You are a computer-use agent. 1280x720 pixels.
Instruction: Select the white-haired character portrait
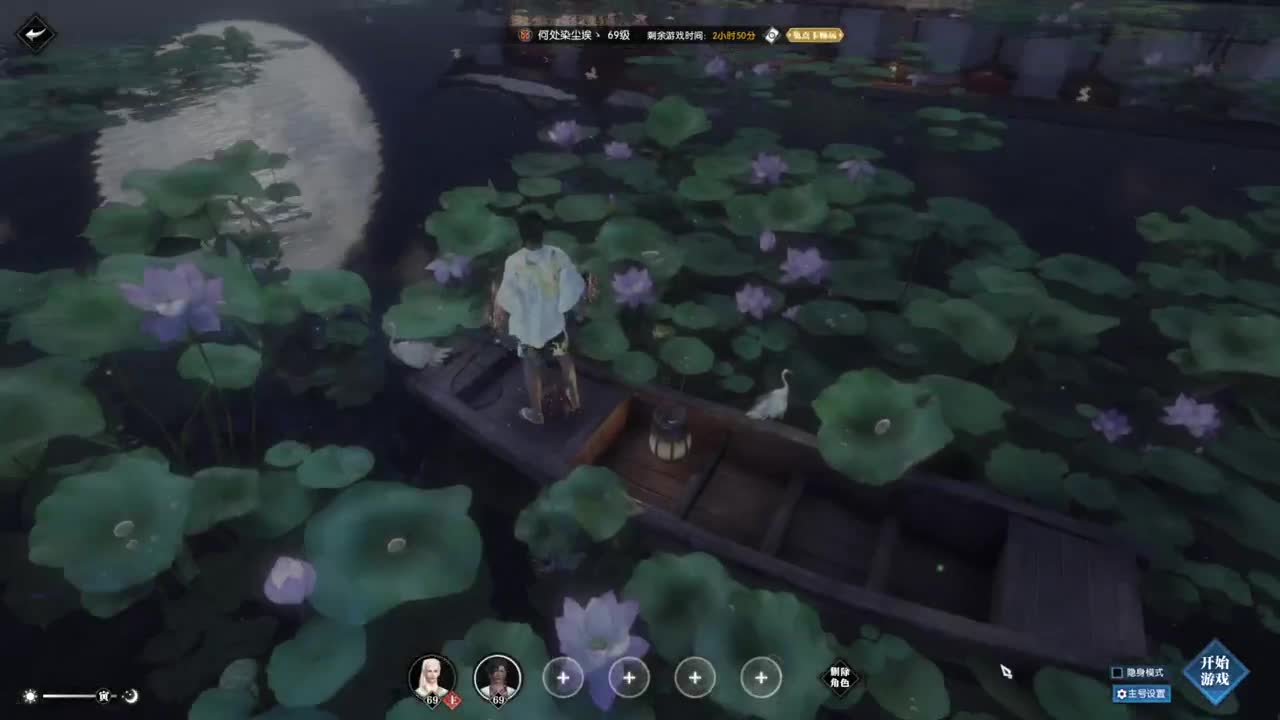click(432, 676)
